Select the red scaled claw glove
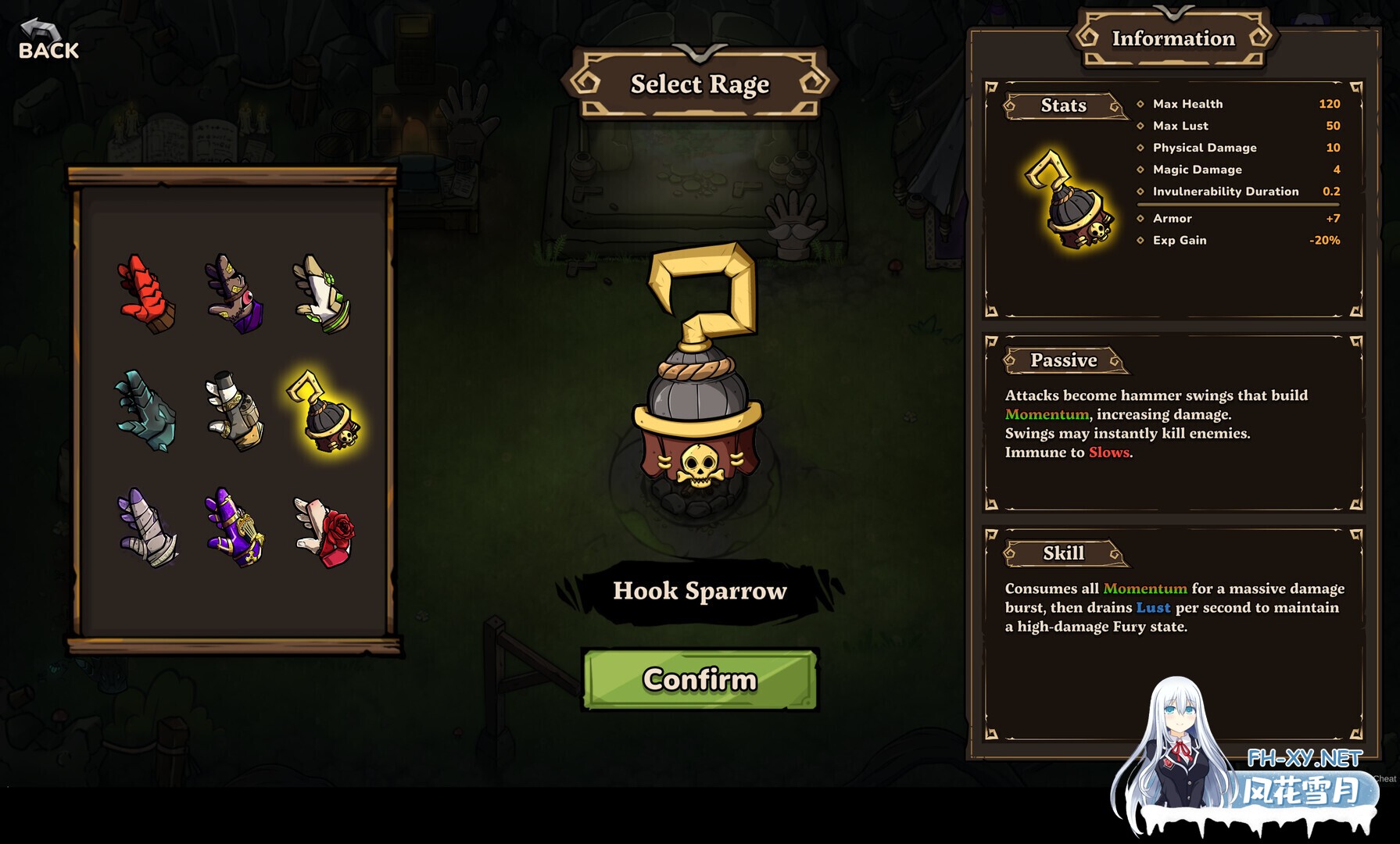 [x=147, y=294]
